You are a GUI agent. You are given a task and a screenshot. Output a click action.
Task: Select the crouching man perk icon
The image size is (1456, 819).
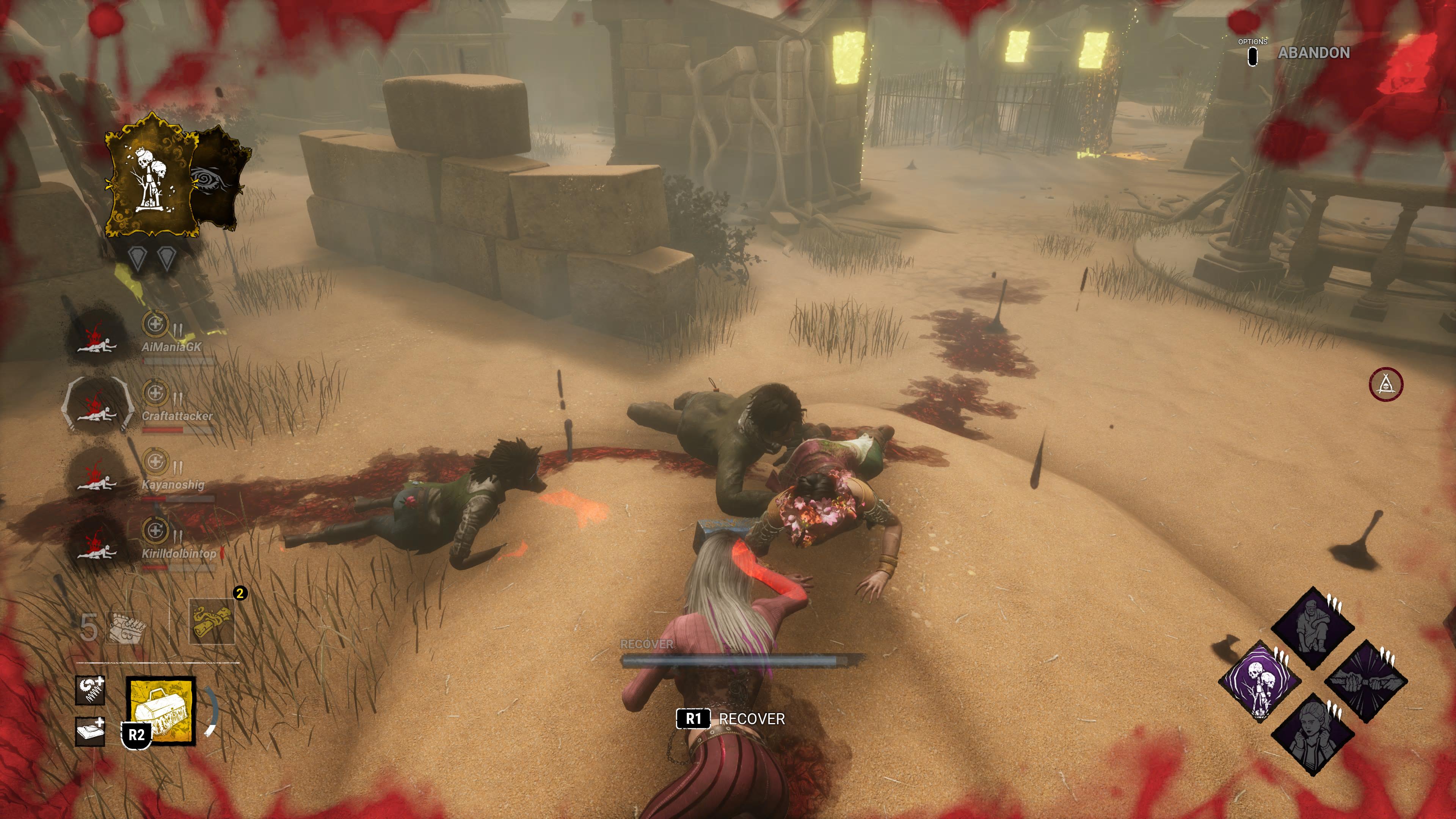click(1312, 628)
